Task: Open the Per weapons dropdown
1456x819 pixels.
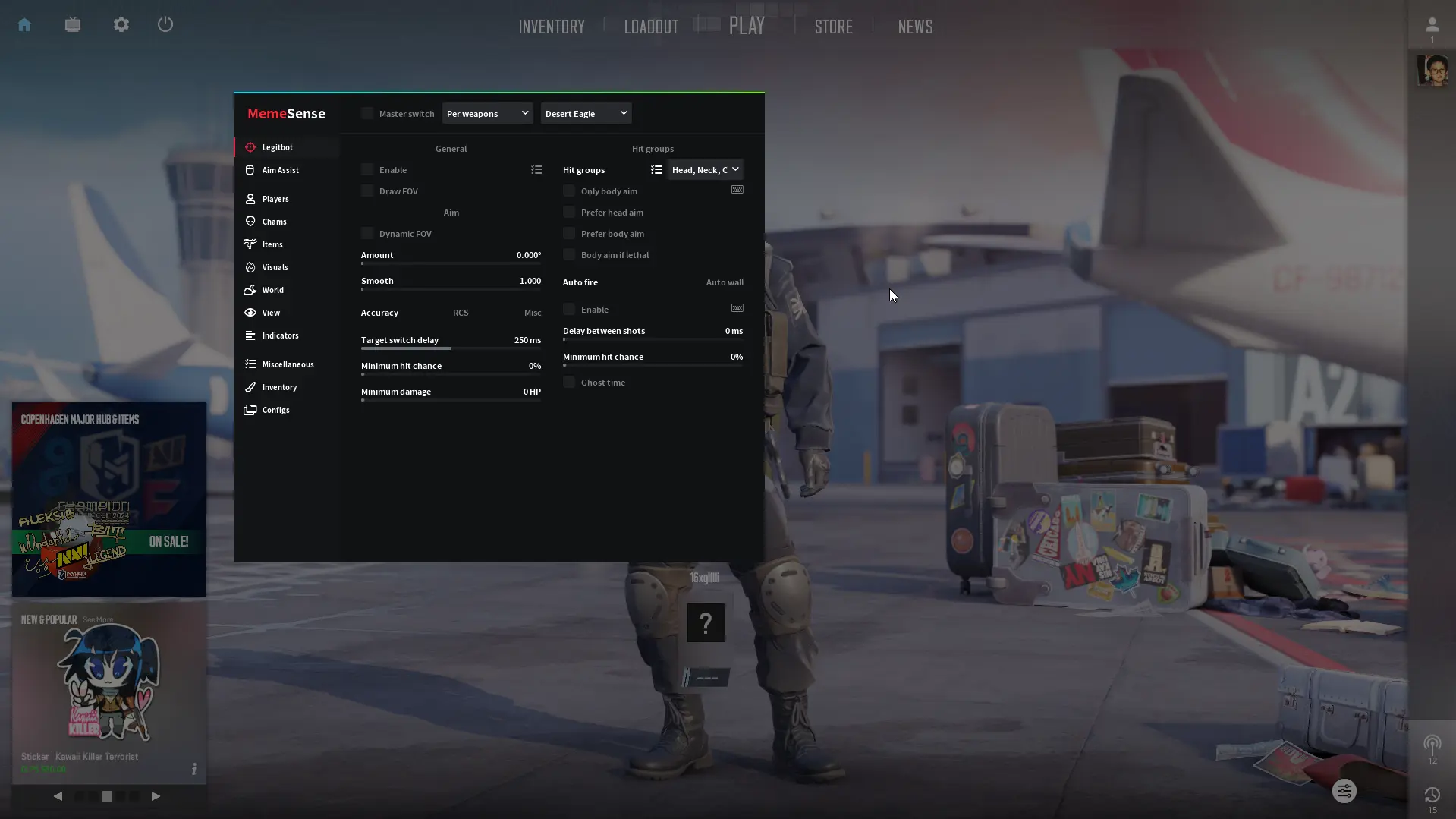Action: pos(487,114)
